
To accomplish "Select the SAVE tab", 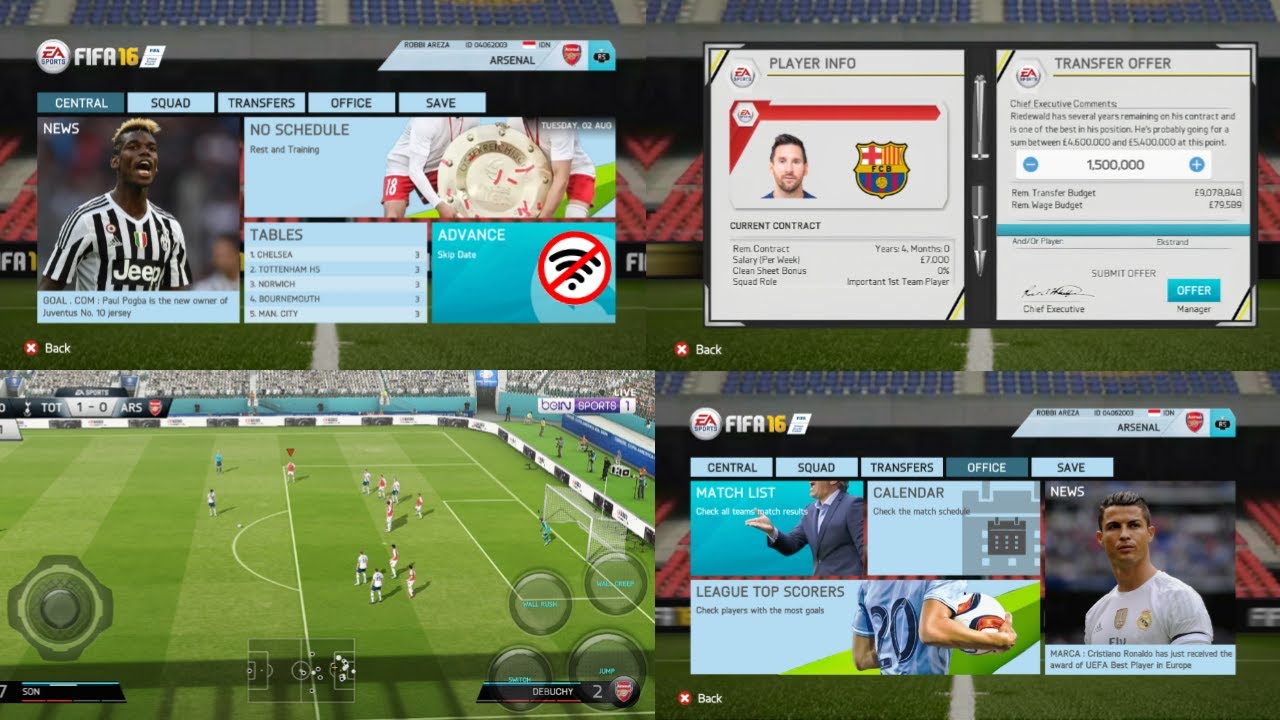I will tap(441, 102).
